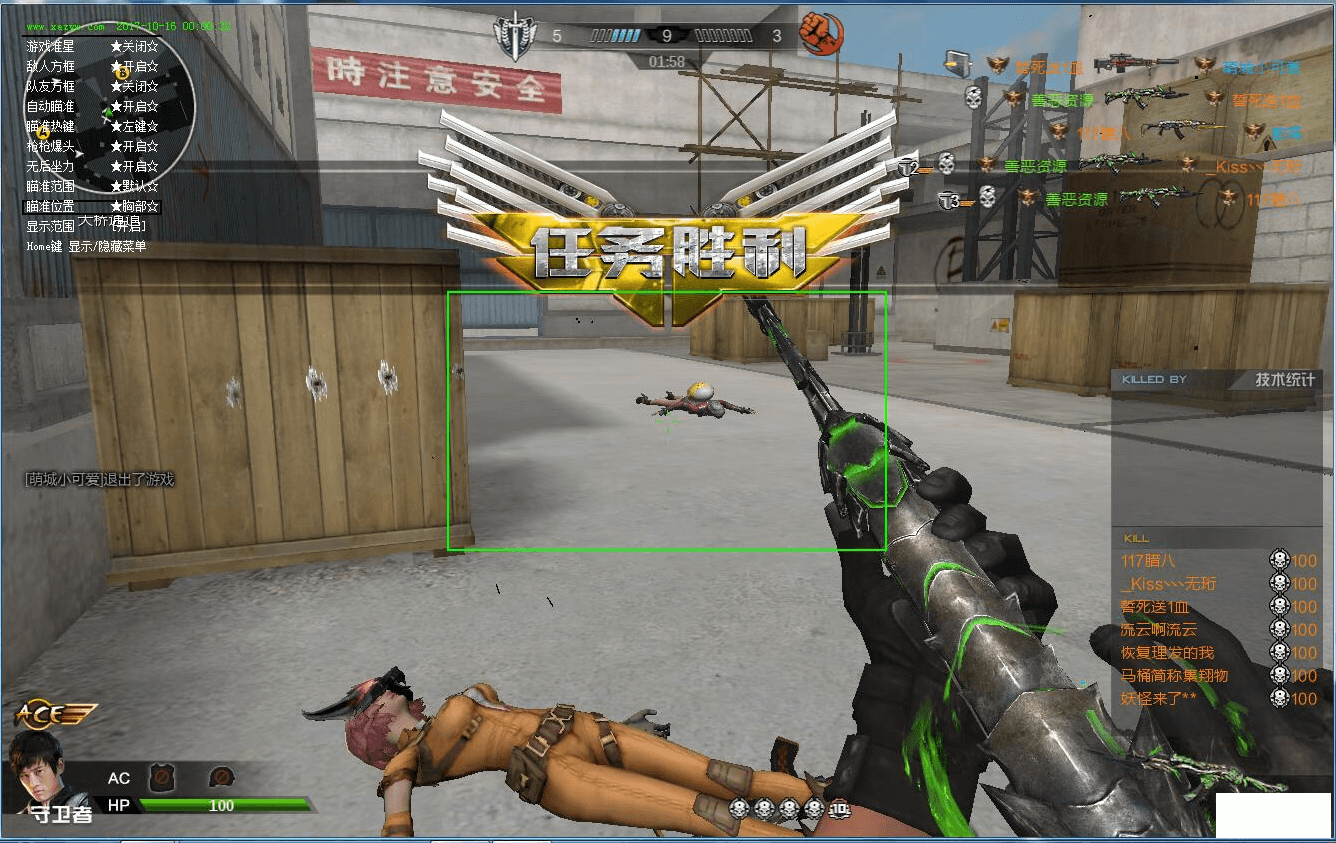Image resolution: width=1336 pixels, height=843 pixels.
Task: Select 流云啊流云 in the kill list
Action: tap(1158, 630)
